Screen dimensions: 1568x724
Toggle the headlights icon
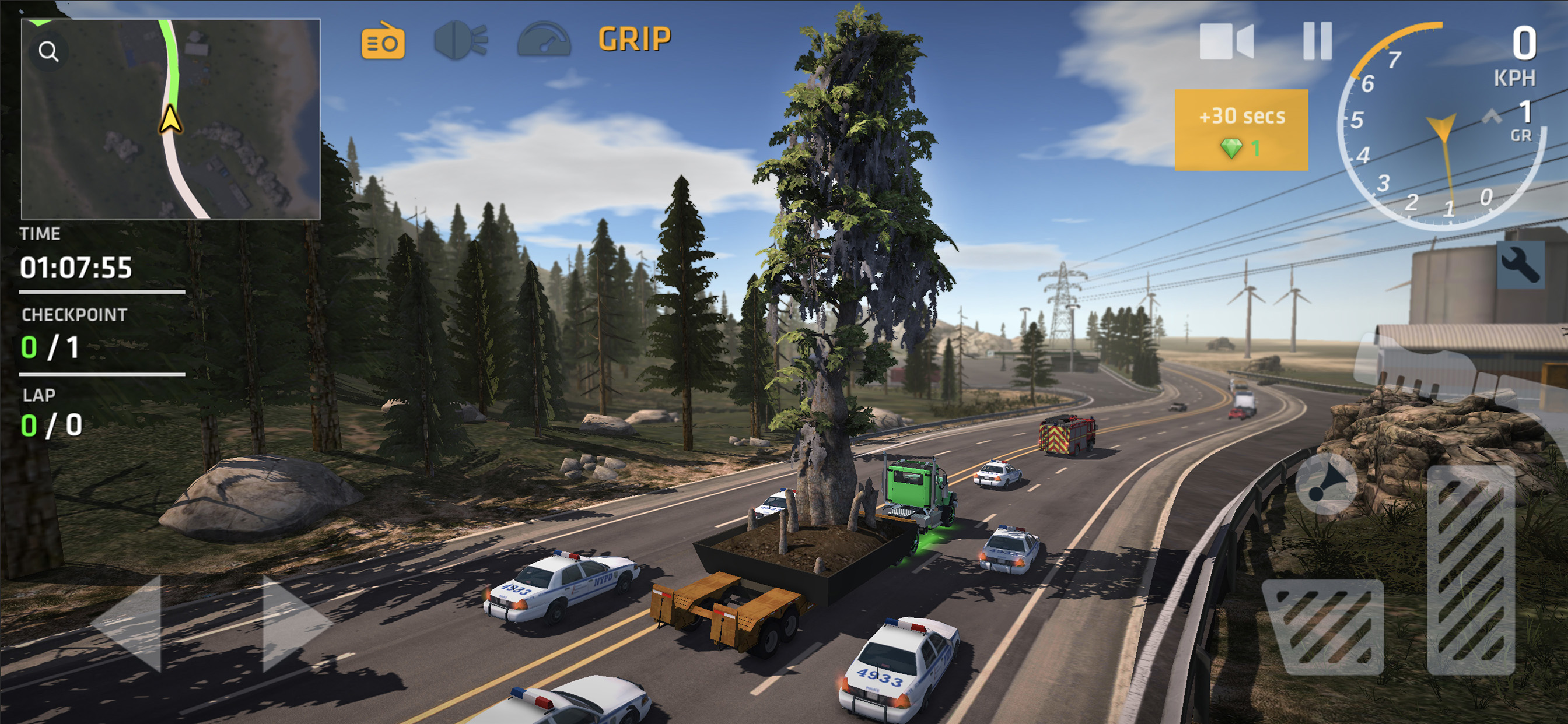pyautogui.click(x=460, y=41)
